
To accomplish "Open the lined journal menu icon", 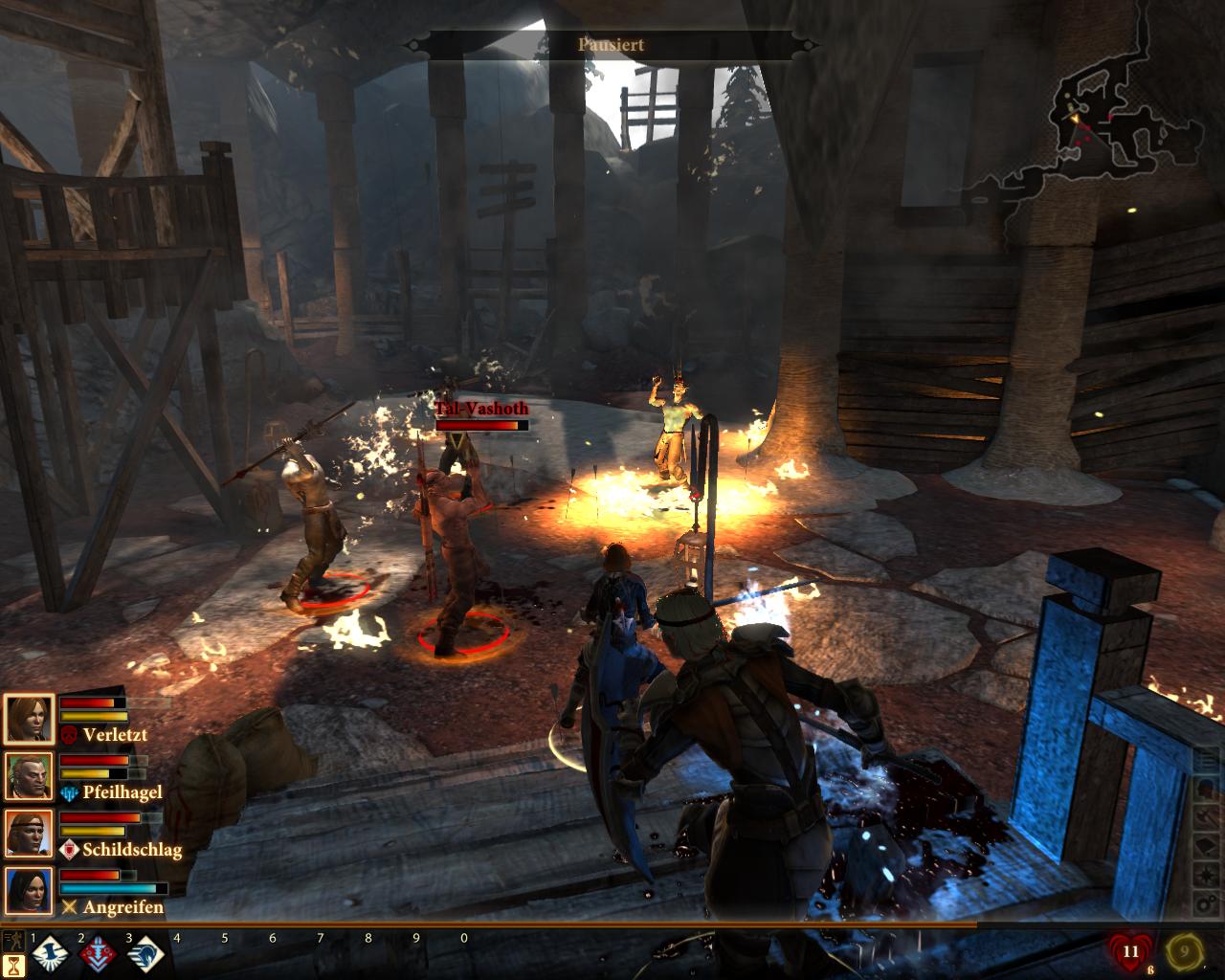I will [x=1207, y=761].
